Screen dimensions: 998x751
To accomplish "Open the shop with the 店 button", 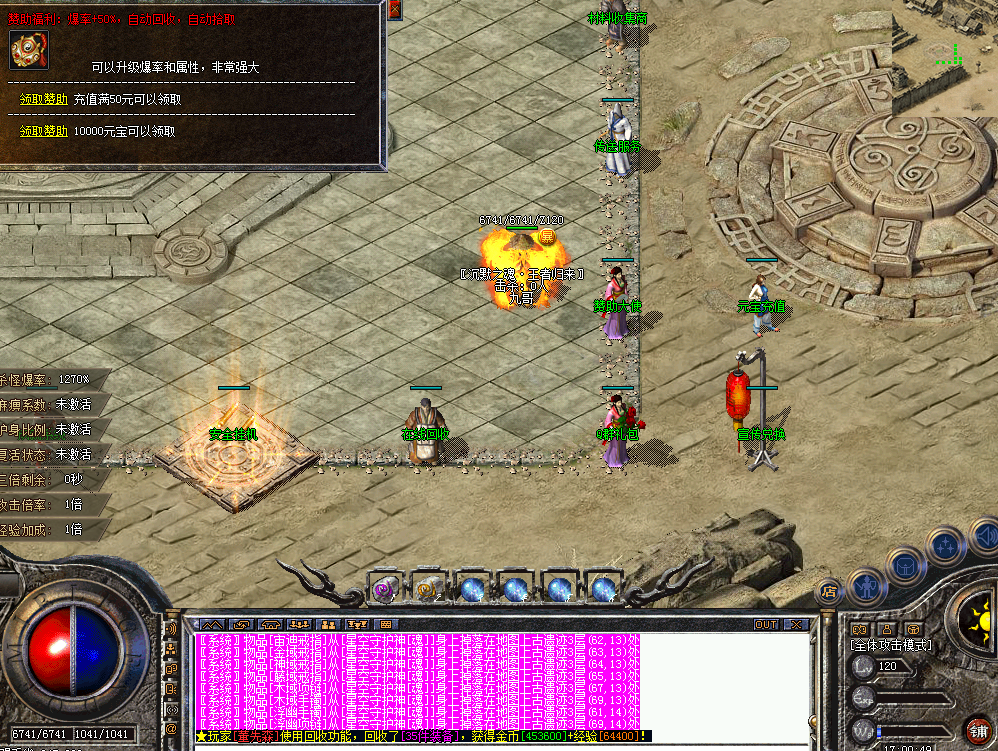I will click(x=829, y=592).
